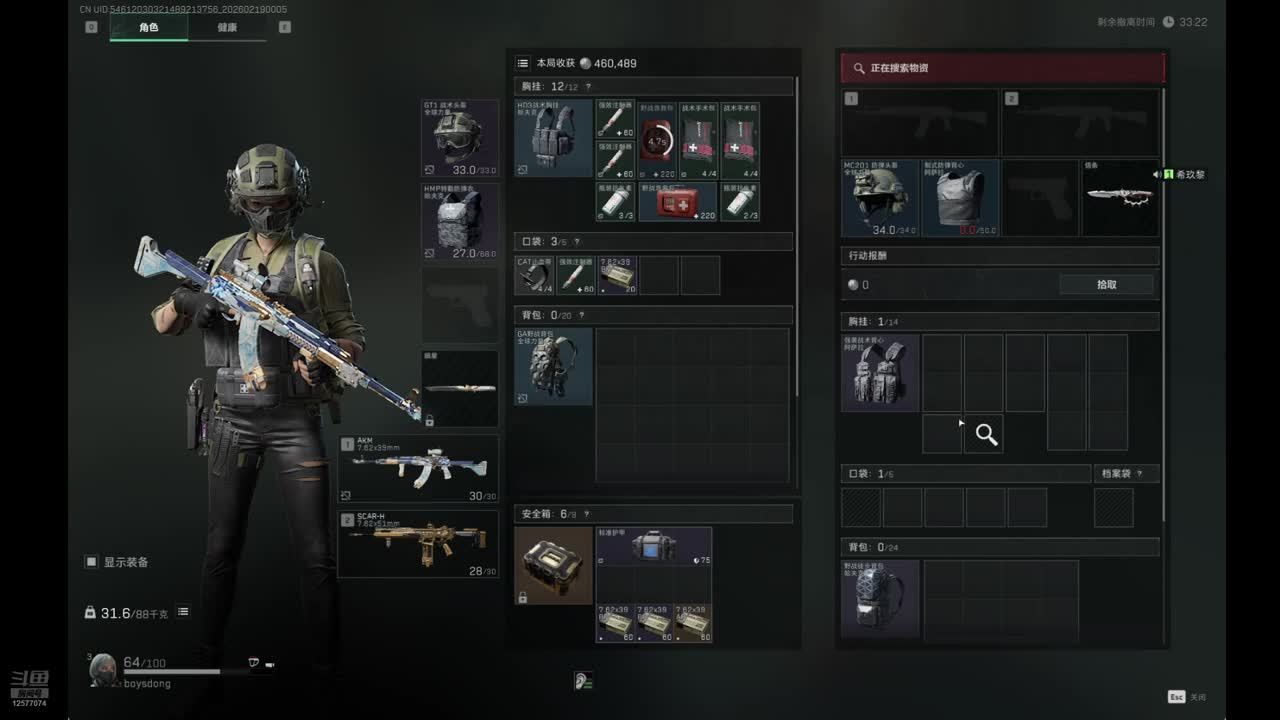Select the HD3 tactical chest rig
Image resolution: width=1280 pixels, height=720 pixels.
pyautogui.click(x=553, y=138)
